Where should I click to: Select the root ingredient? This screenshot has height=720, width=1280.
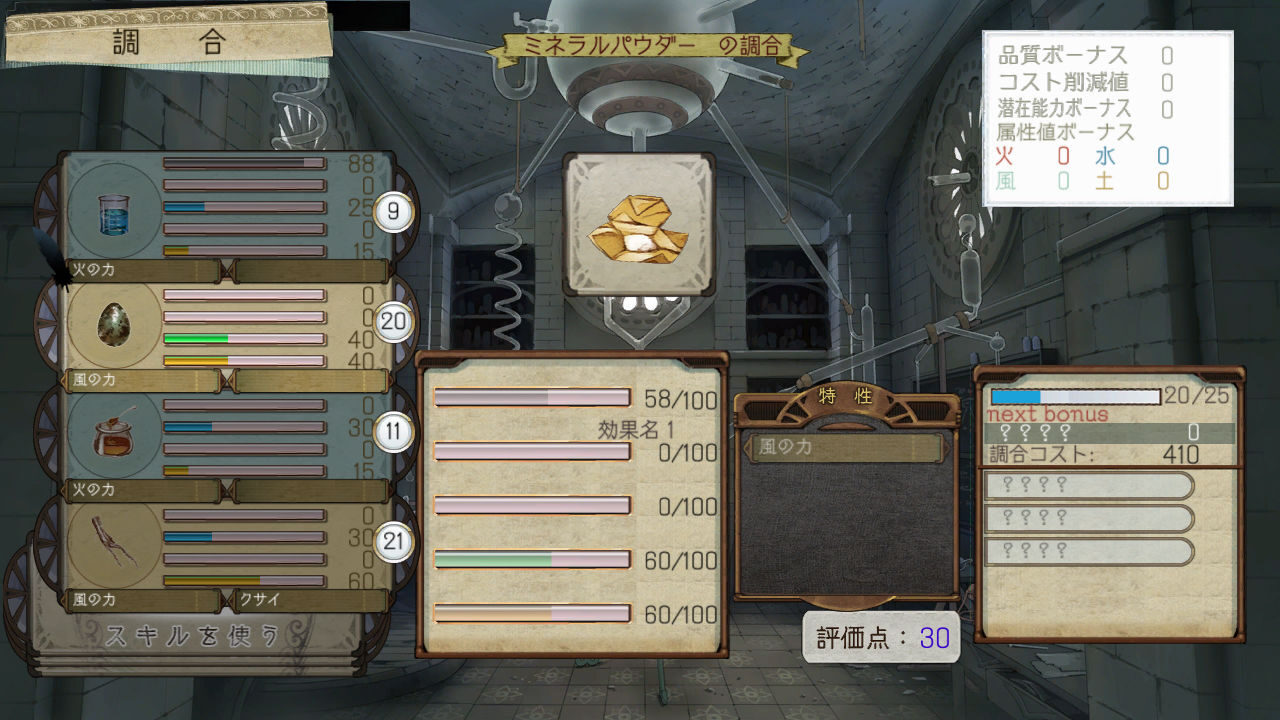pos(113,544)
